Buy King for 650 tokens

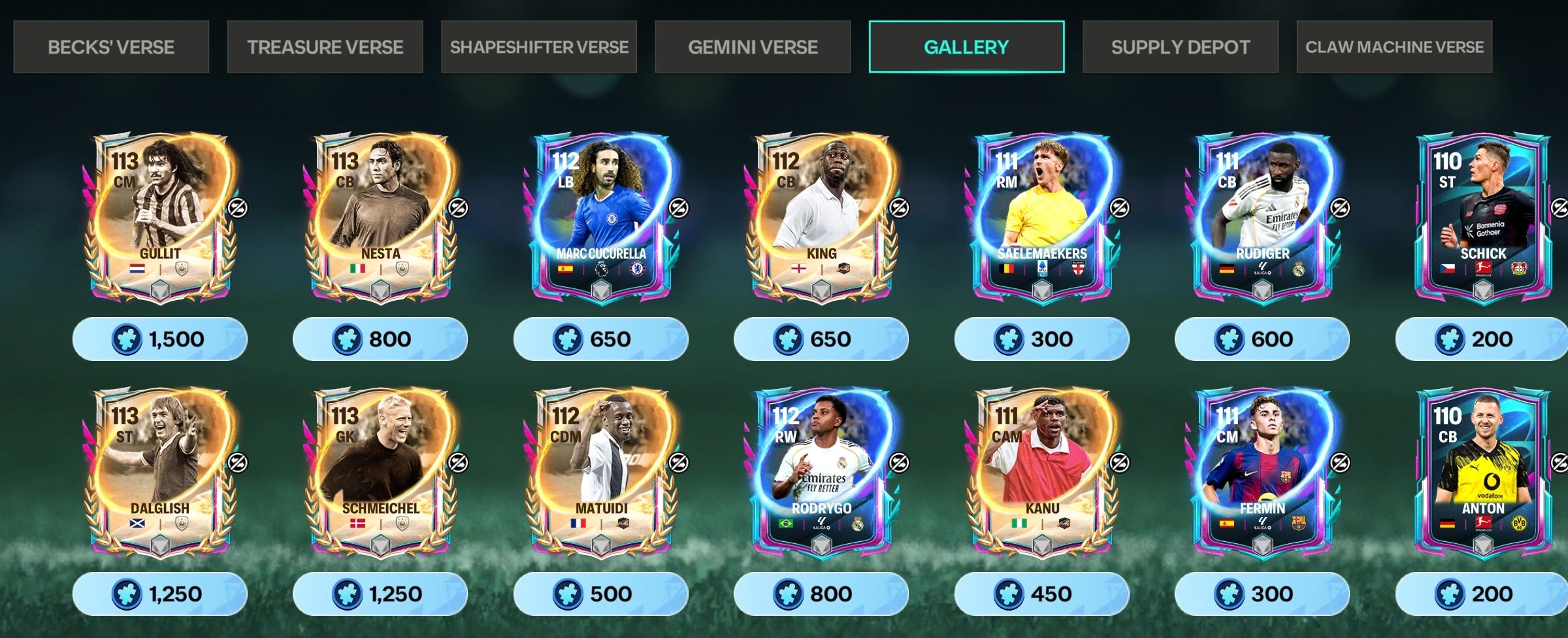tap(821, 339)
